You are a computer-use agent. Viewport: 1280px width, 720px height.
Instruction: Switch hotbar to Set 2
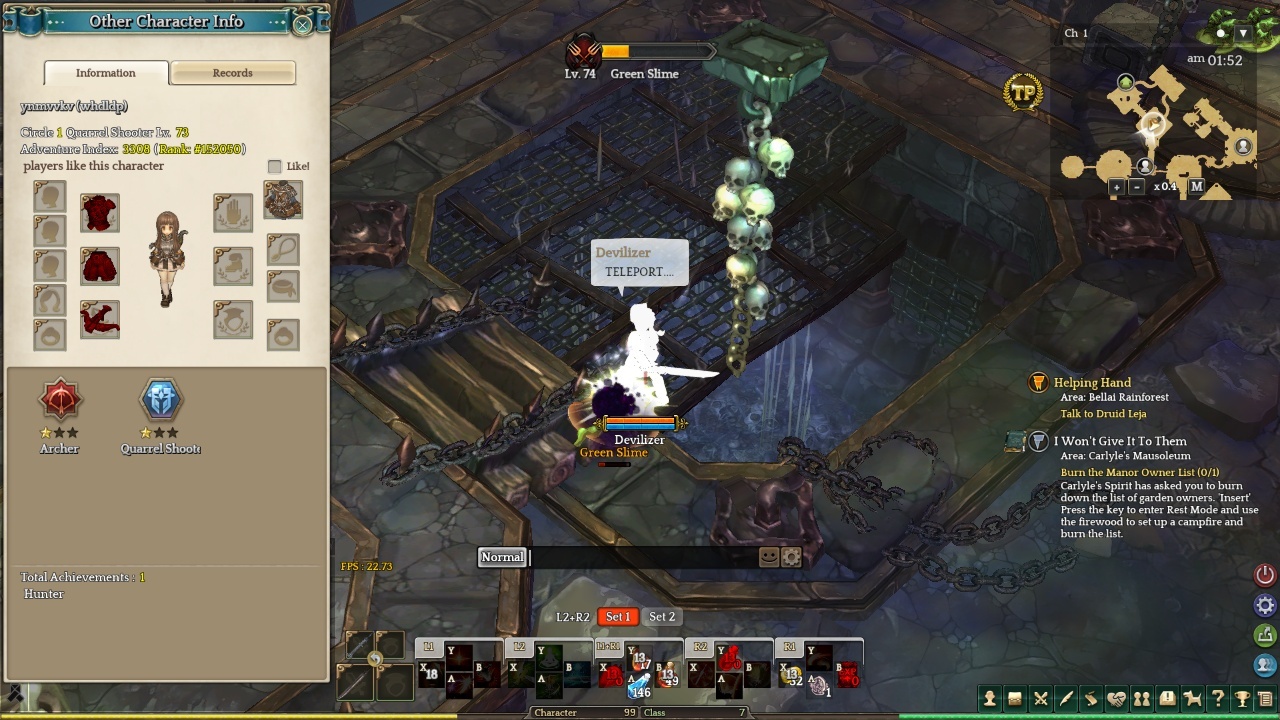coord(661,617)
